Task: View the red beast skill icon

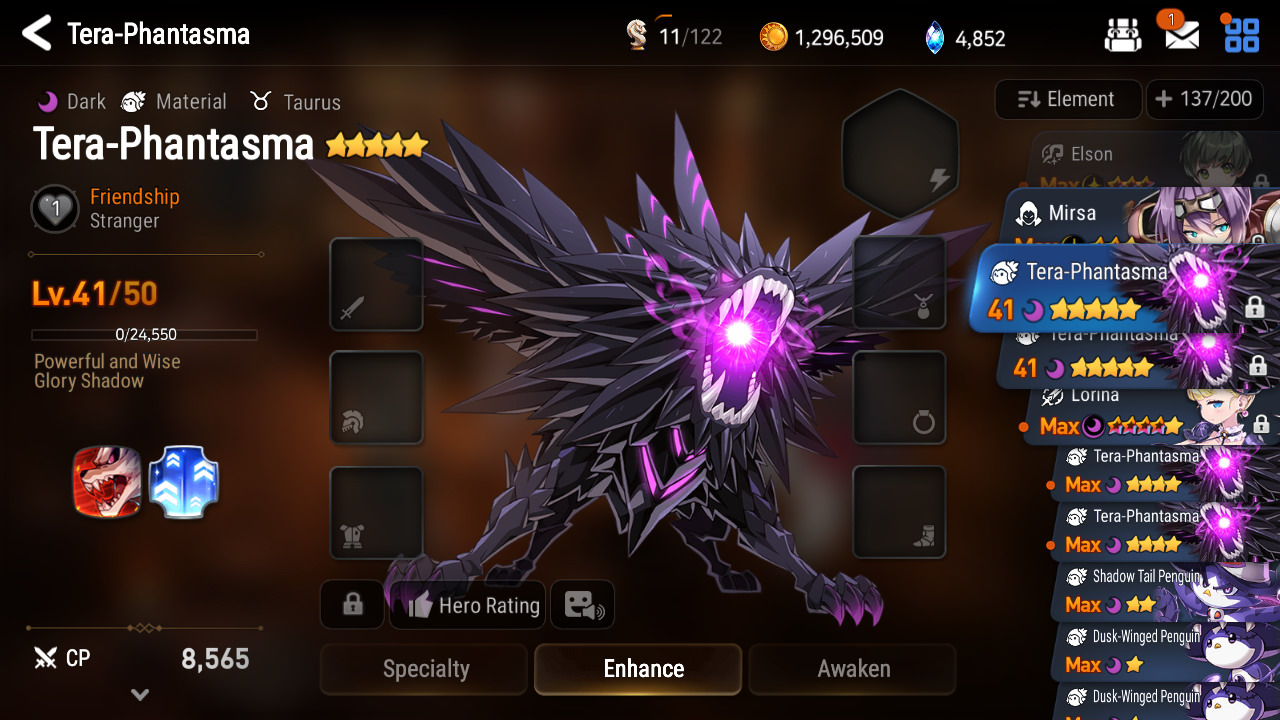Action: (106, 482)
